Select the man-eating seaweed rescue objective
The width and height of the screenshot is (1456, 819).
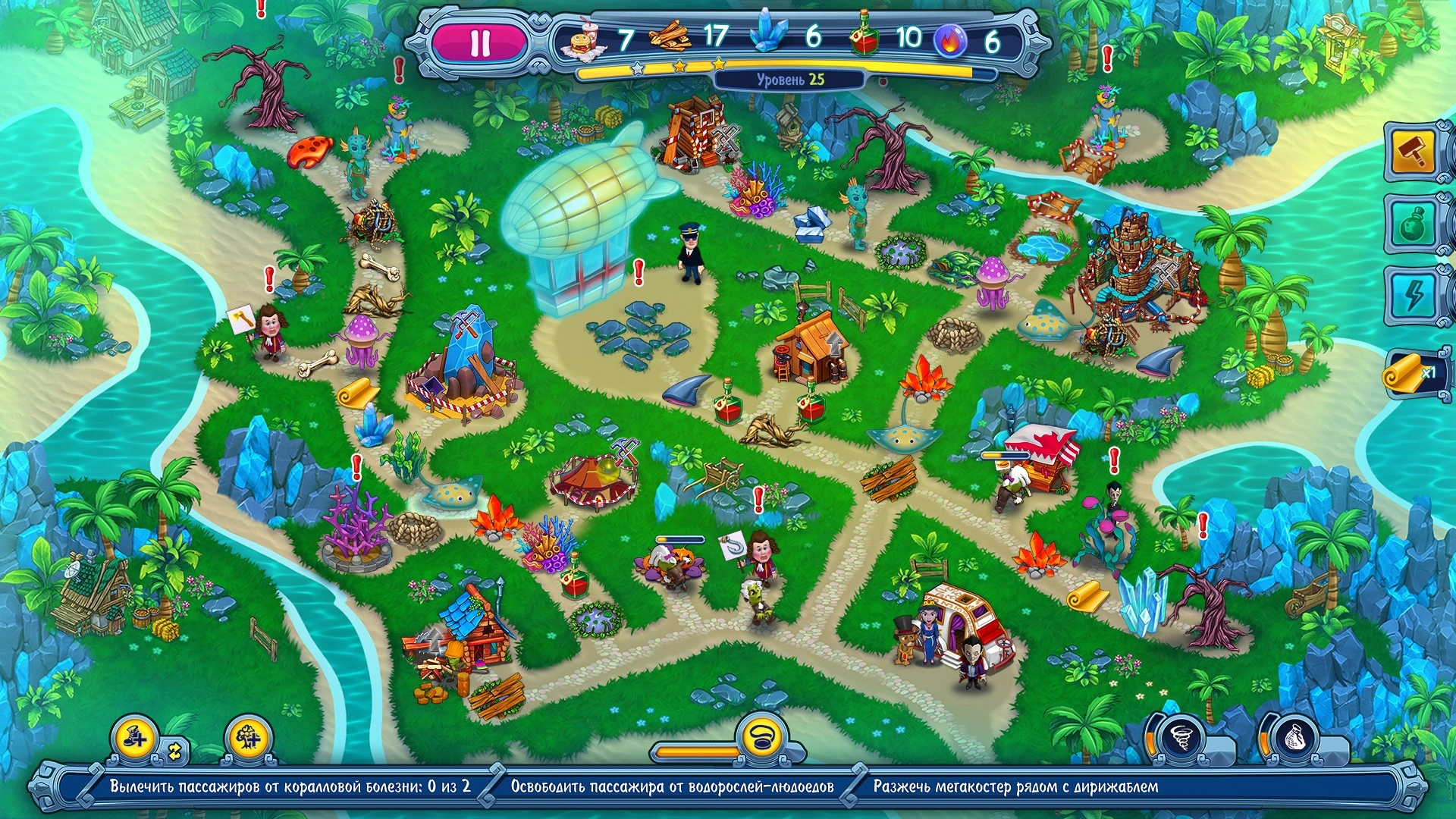[x=672, y=786]
